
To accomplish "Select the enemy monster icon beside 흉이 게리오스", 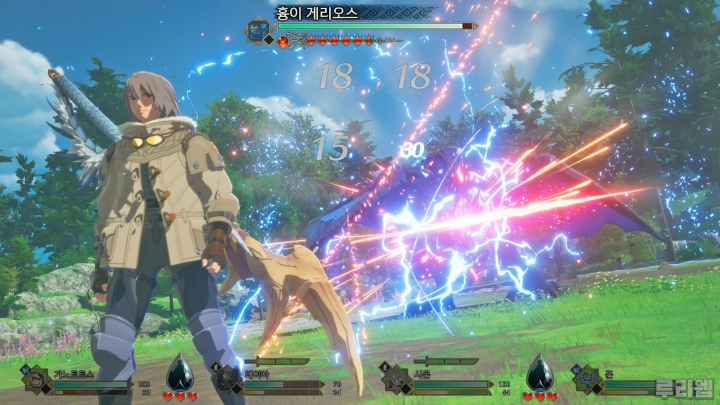I will point(257,29).
